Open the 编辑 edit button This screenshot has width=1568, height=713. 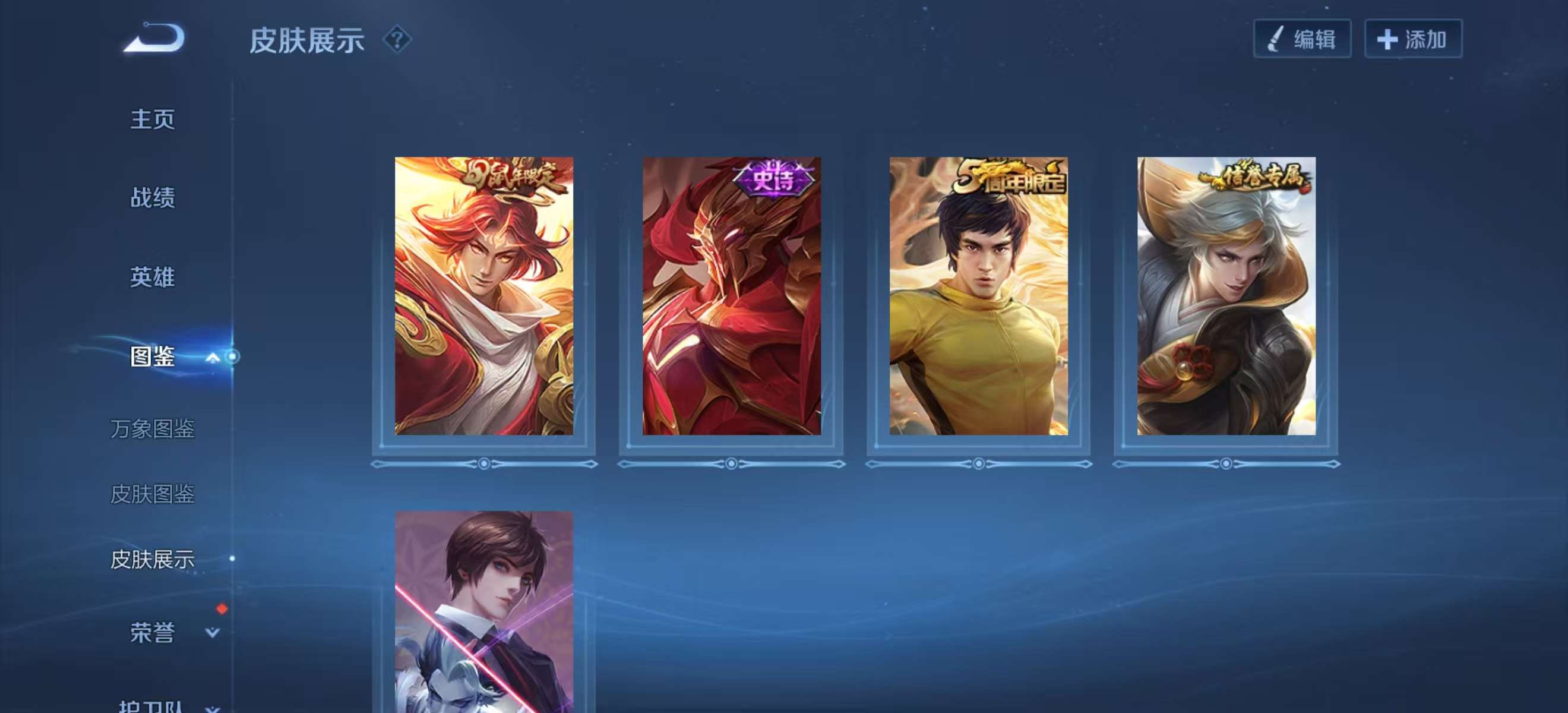(1302, 39)
